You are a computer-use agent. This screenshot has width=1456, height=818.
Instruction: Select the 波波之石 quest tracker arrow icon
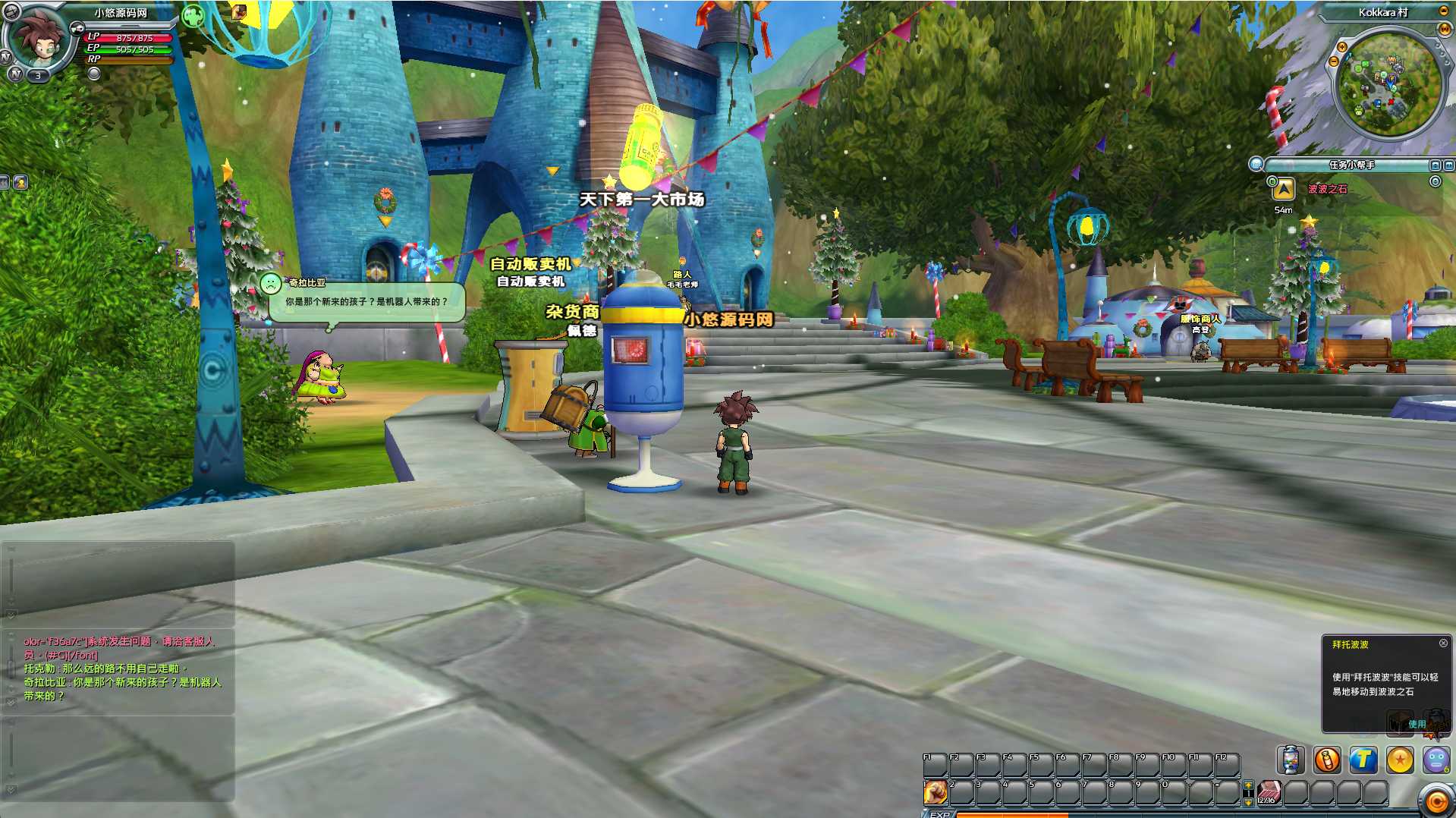tap(1283, 188)
